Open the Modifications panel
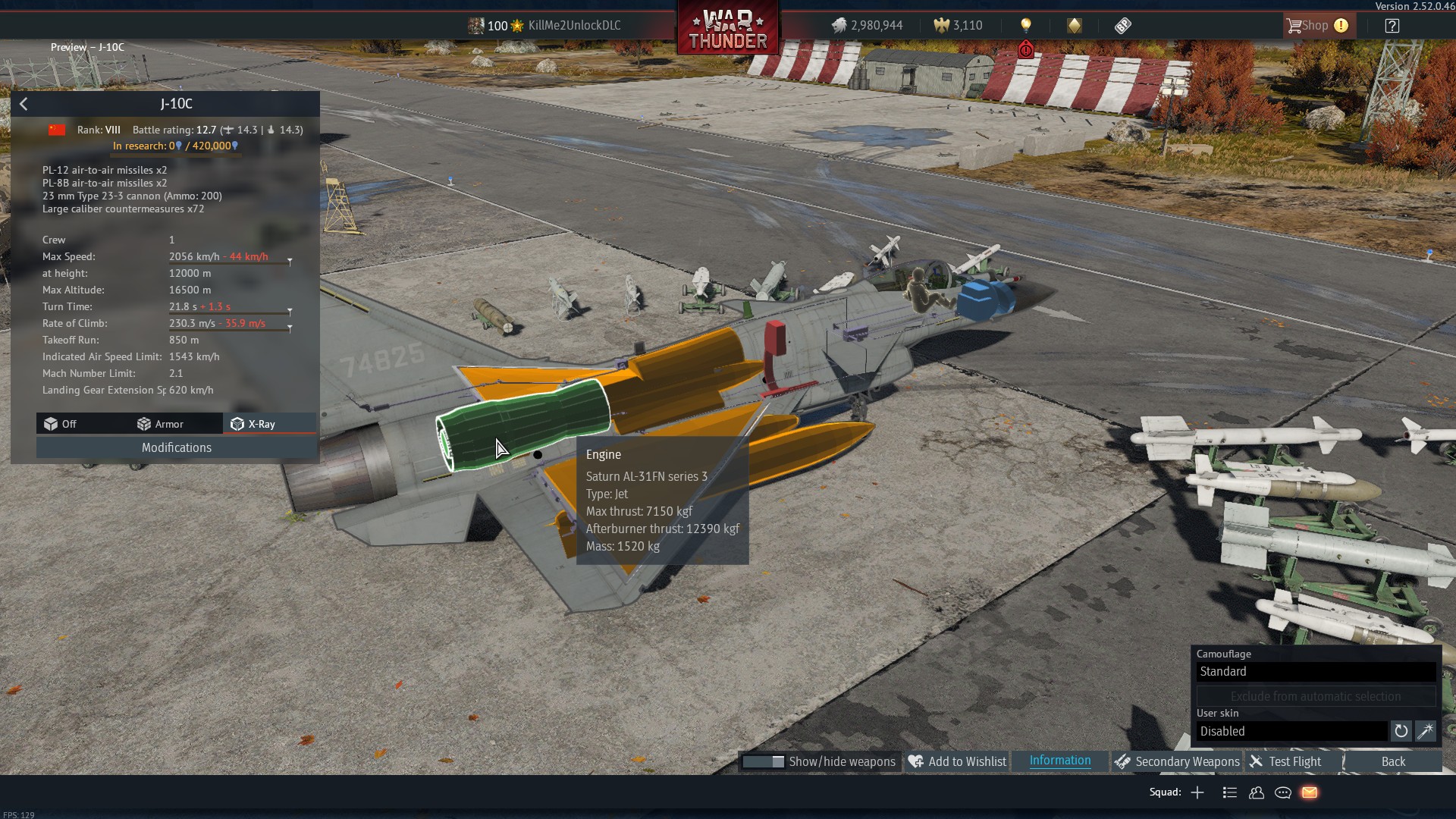The width and height of the screenshot is (1456, 819). coord(177,447)
